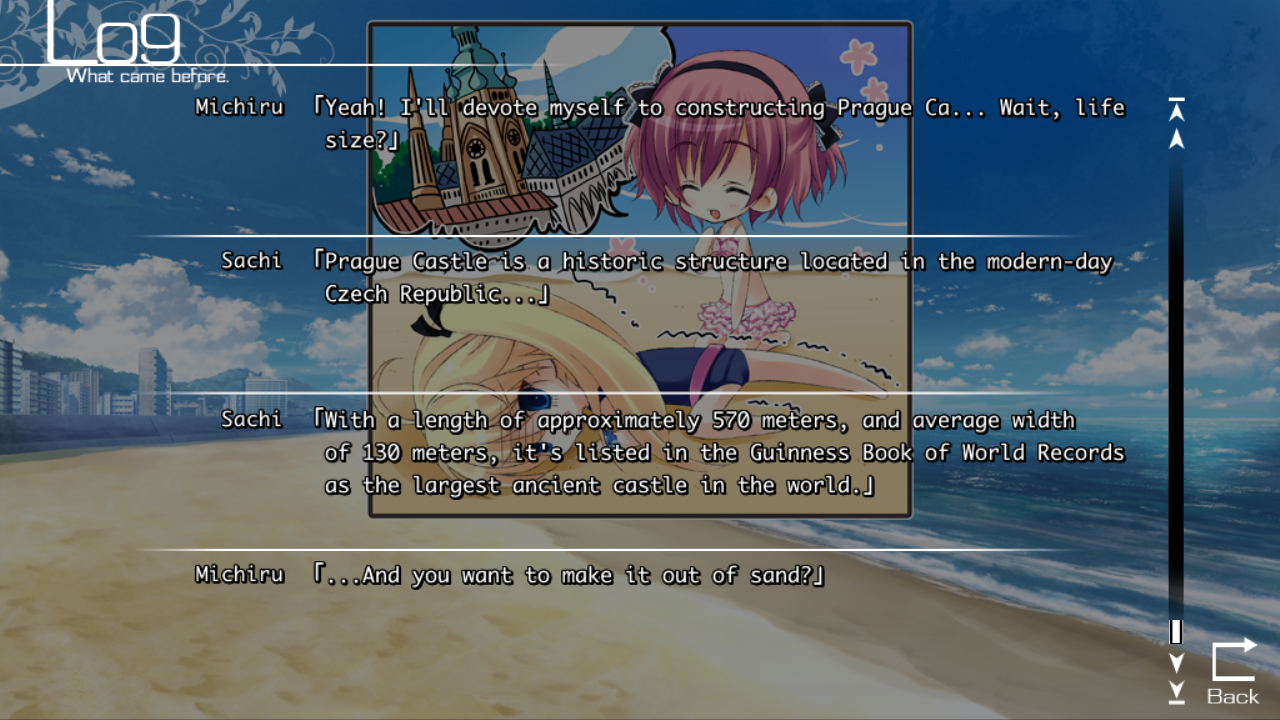This screenshot has height=720, width=1280.
Task: Click the Back button to close the log
Action: tap(1233, 672)
